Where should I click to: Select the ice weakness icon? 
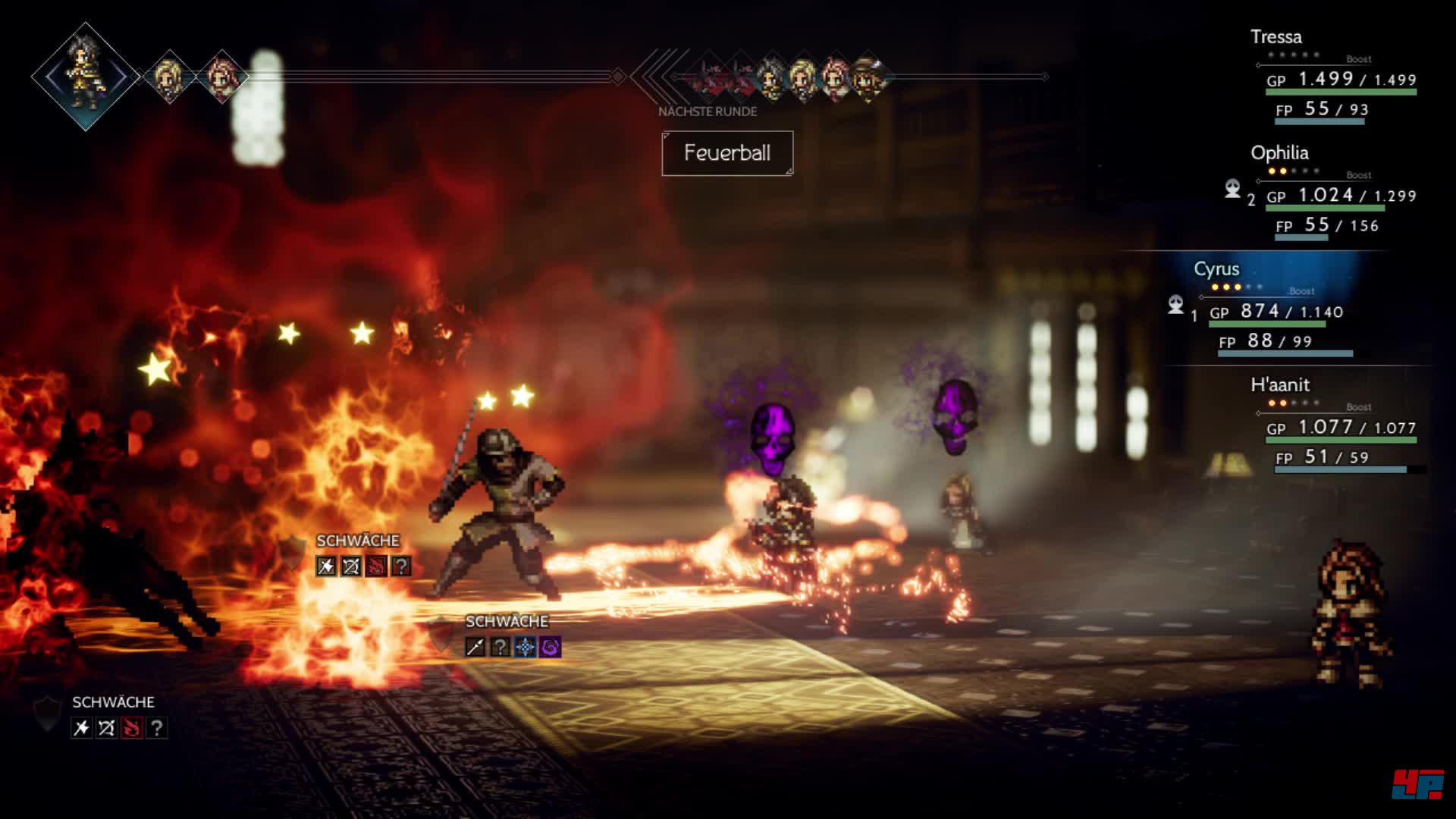(525, 647)
